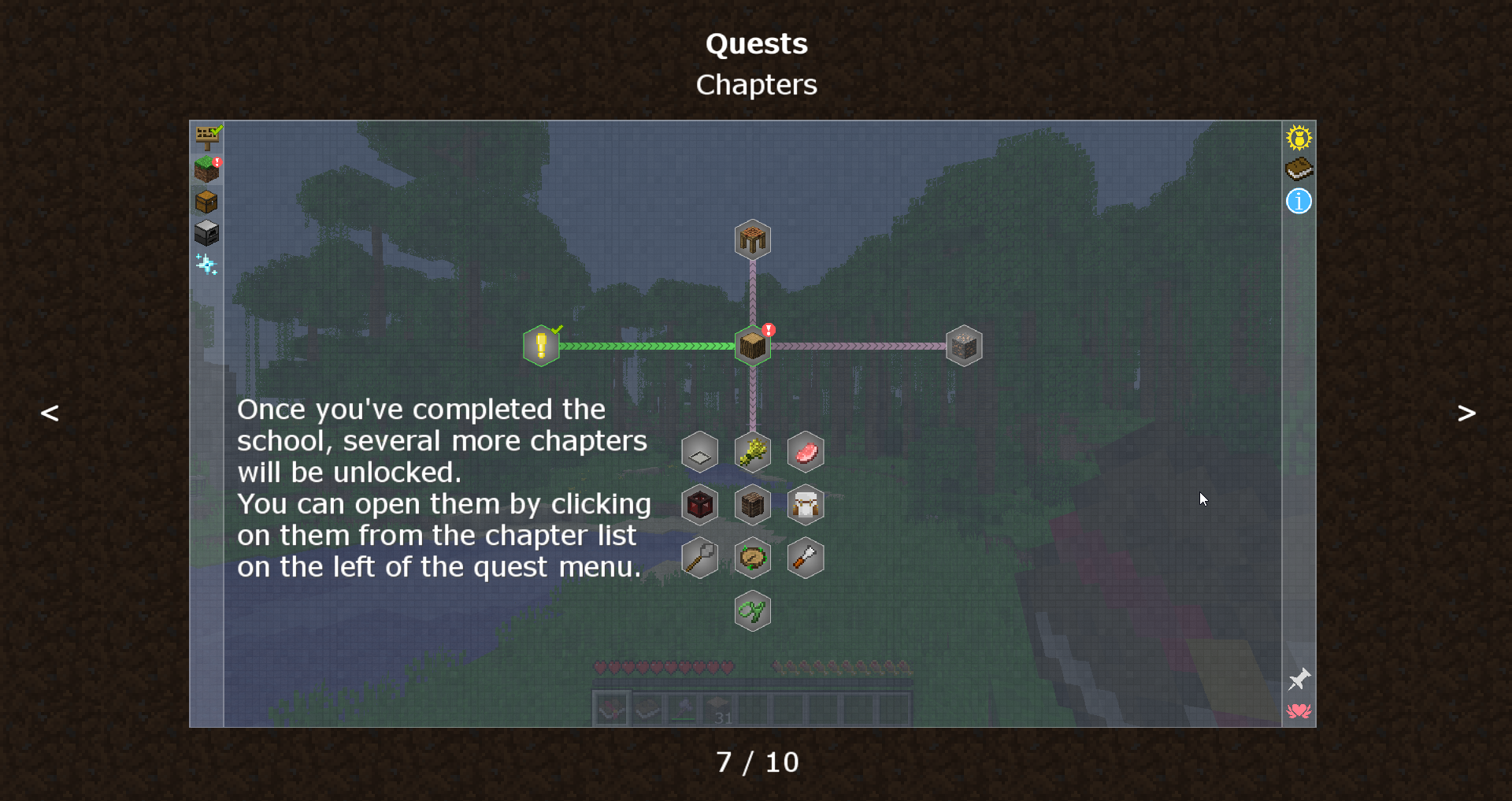Open the wooden signpost chapter
Viewport: 1512px width, 801px height.
(x=208, y=137)
